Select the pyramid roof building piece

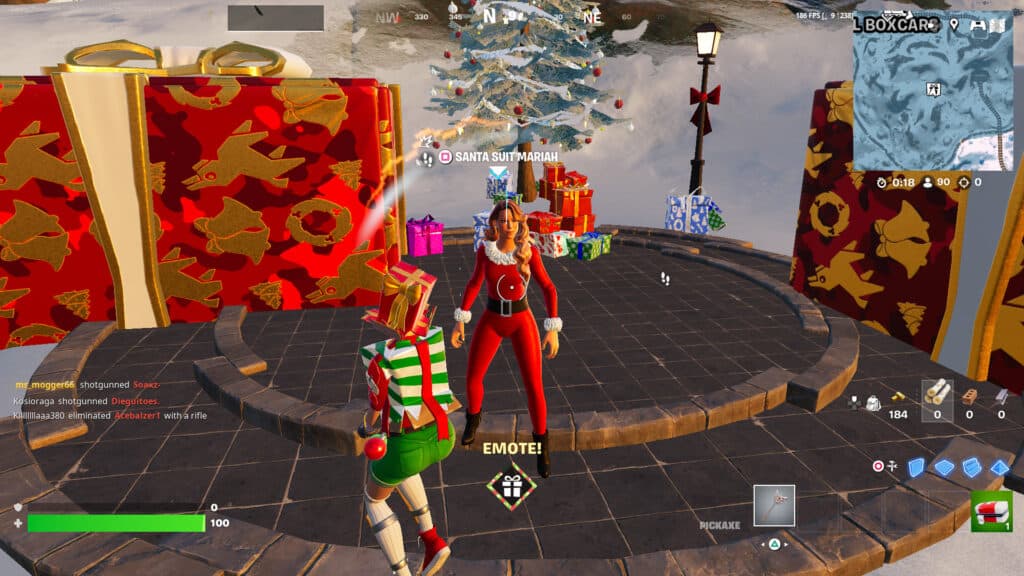pos(998,467)
